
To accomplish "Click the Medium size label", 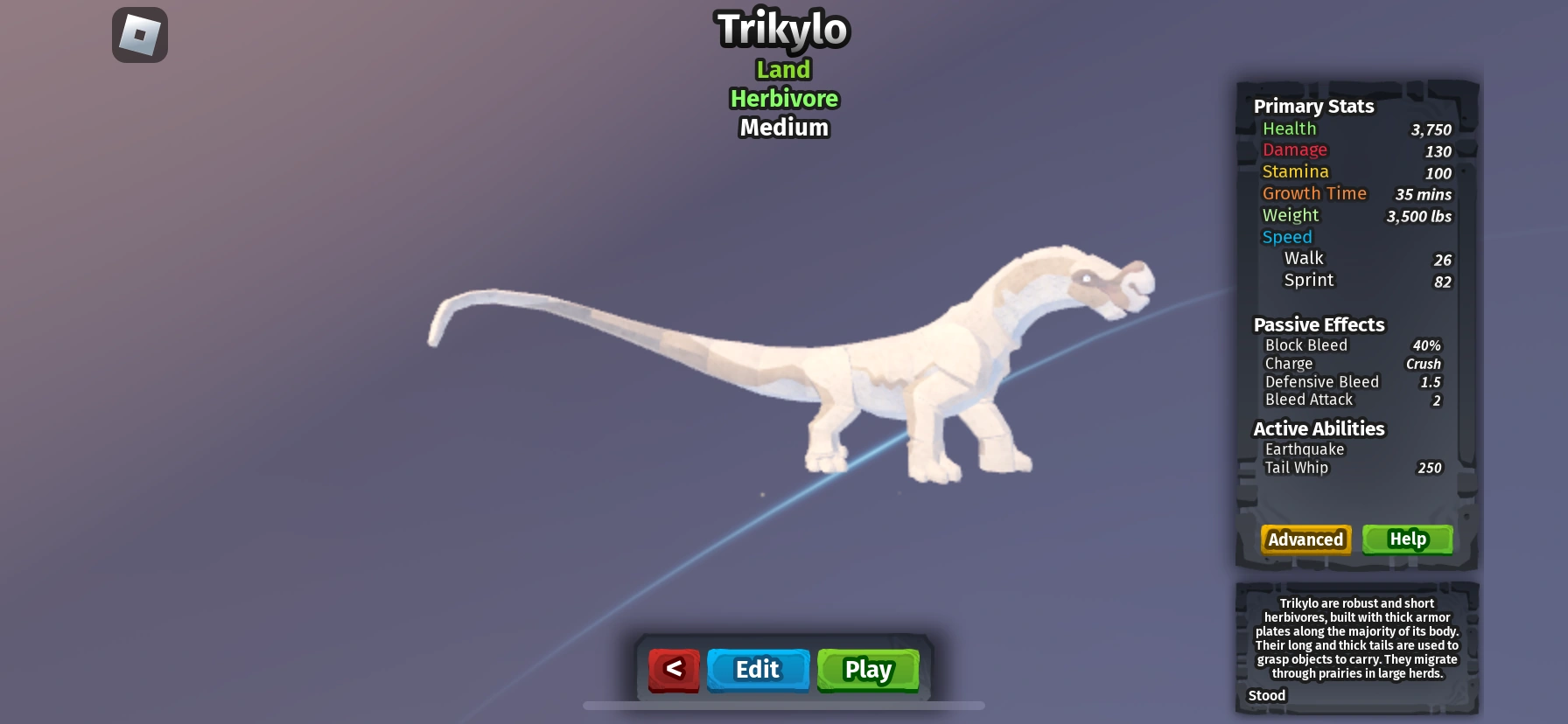I will coord(783,128).
